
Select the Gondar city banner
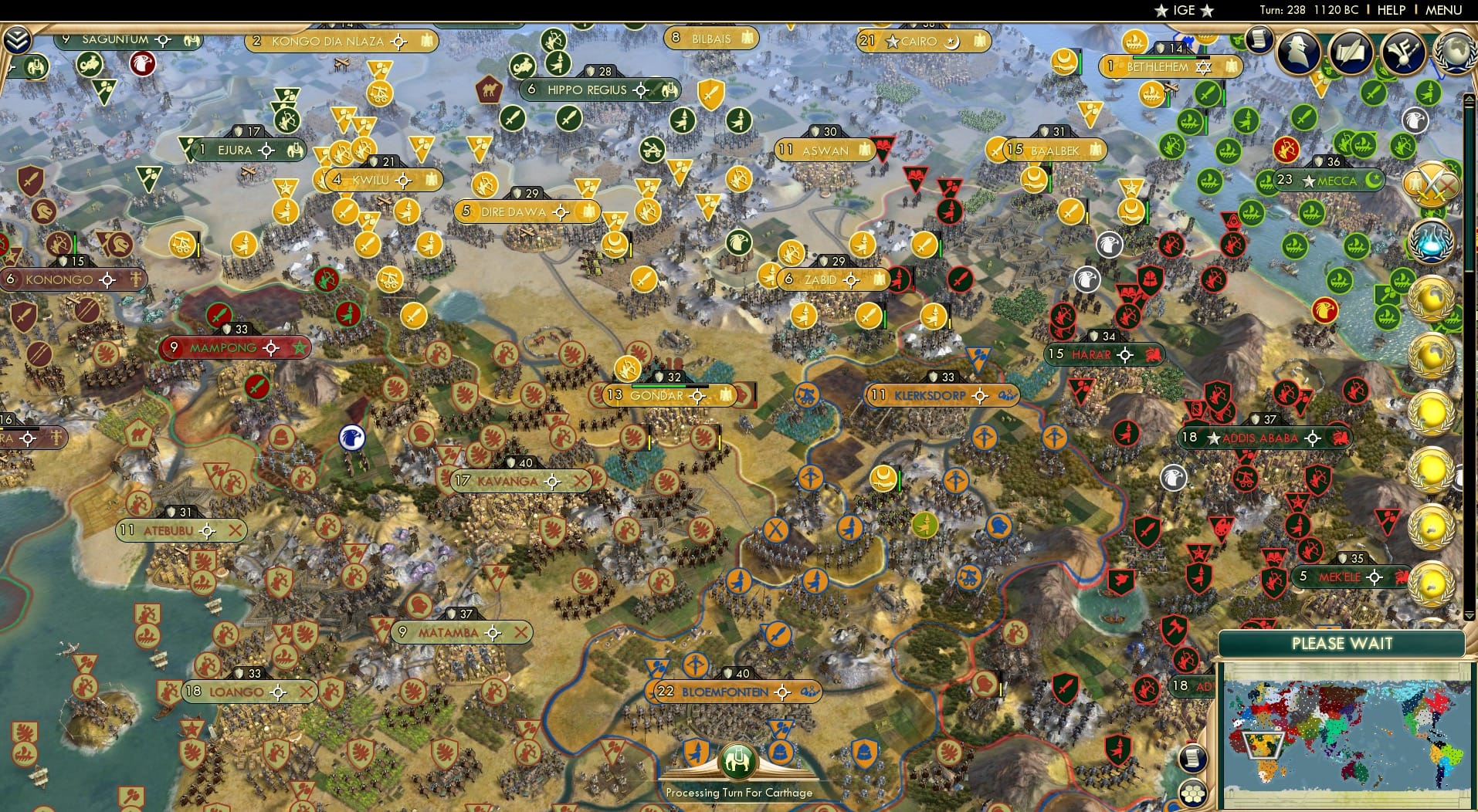tap(663, 394)
